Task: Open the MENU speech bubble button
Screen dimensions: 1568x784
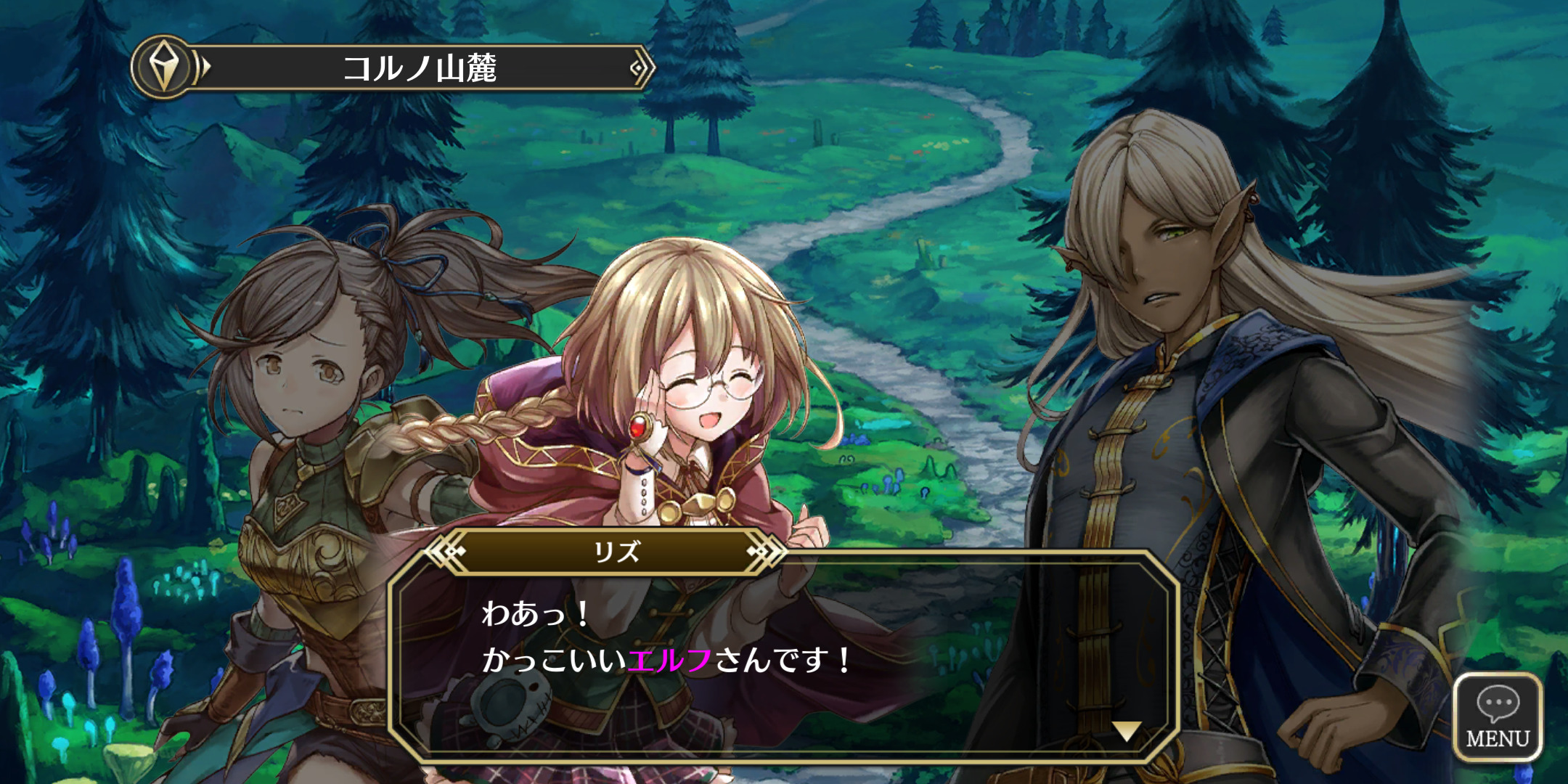Action: (x=1498, y=717)
